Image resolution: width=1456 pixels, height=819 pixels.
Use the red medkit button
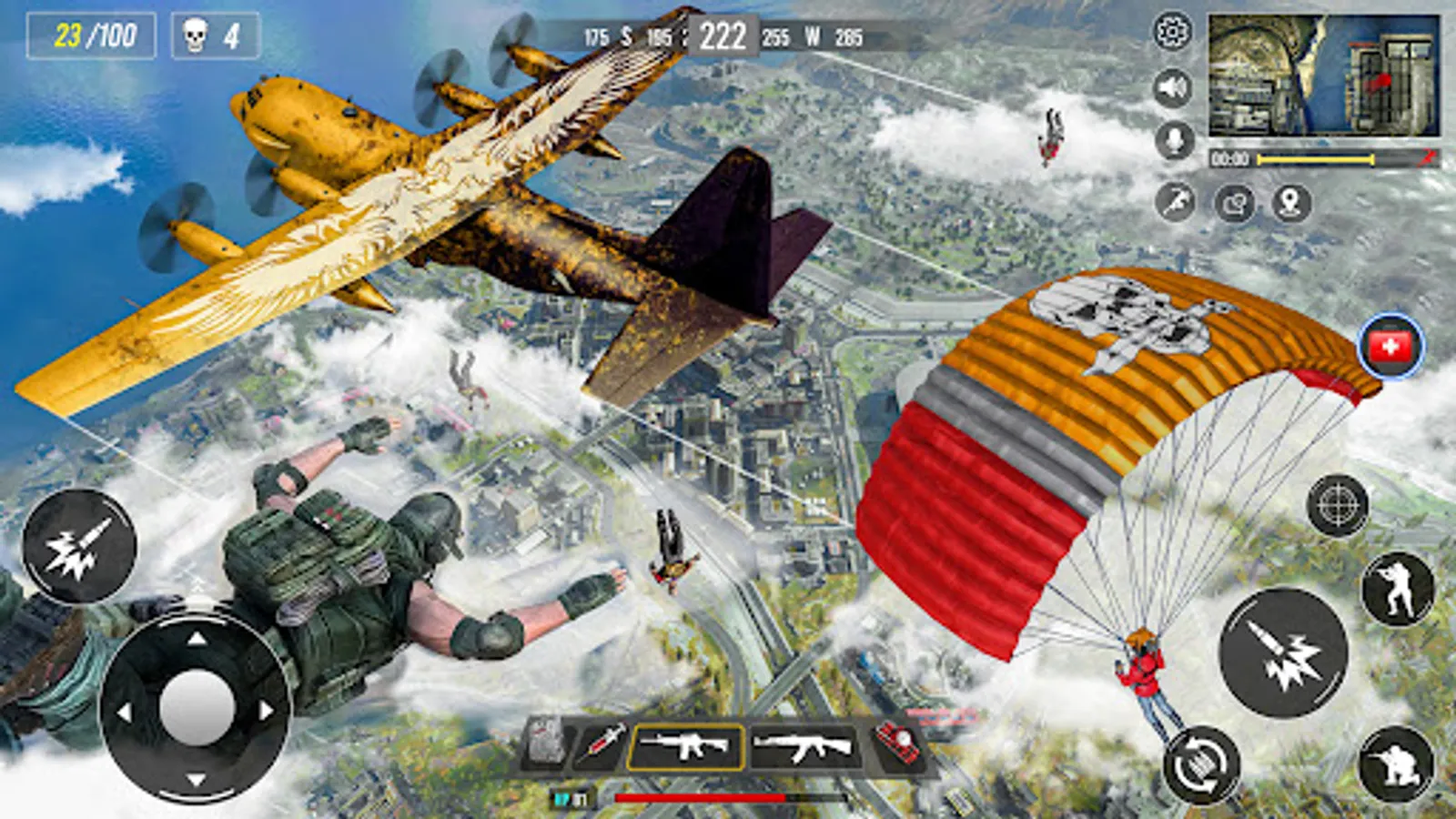(x=1390, y=346)
